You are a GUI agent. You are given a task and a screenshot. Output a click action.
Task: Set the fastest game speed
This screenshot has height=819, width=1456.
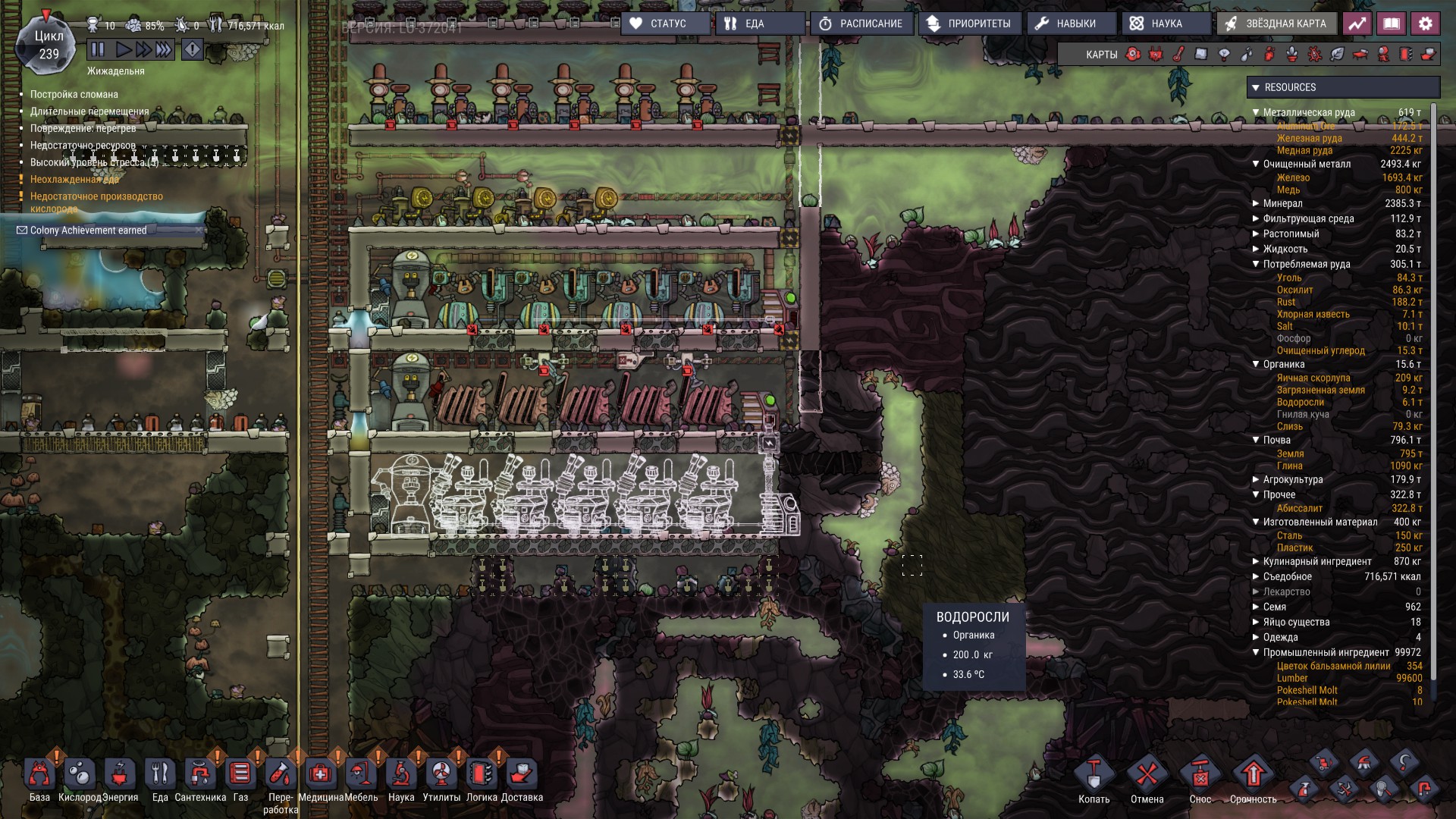click(164, 50)
